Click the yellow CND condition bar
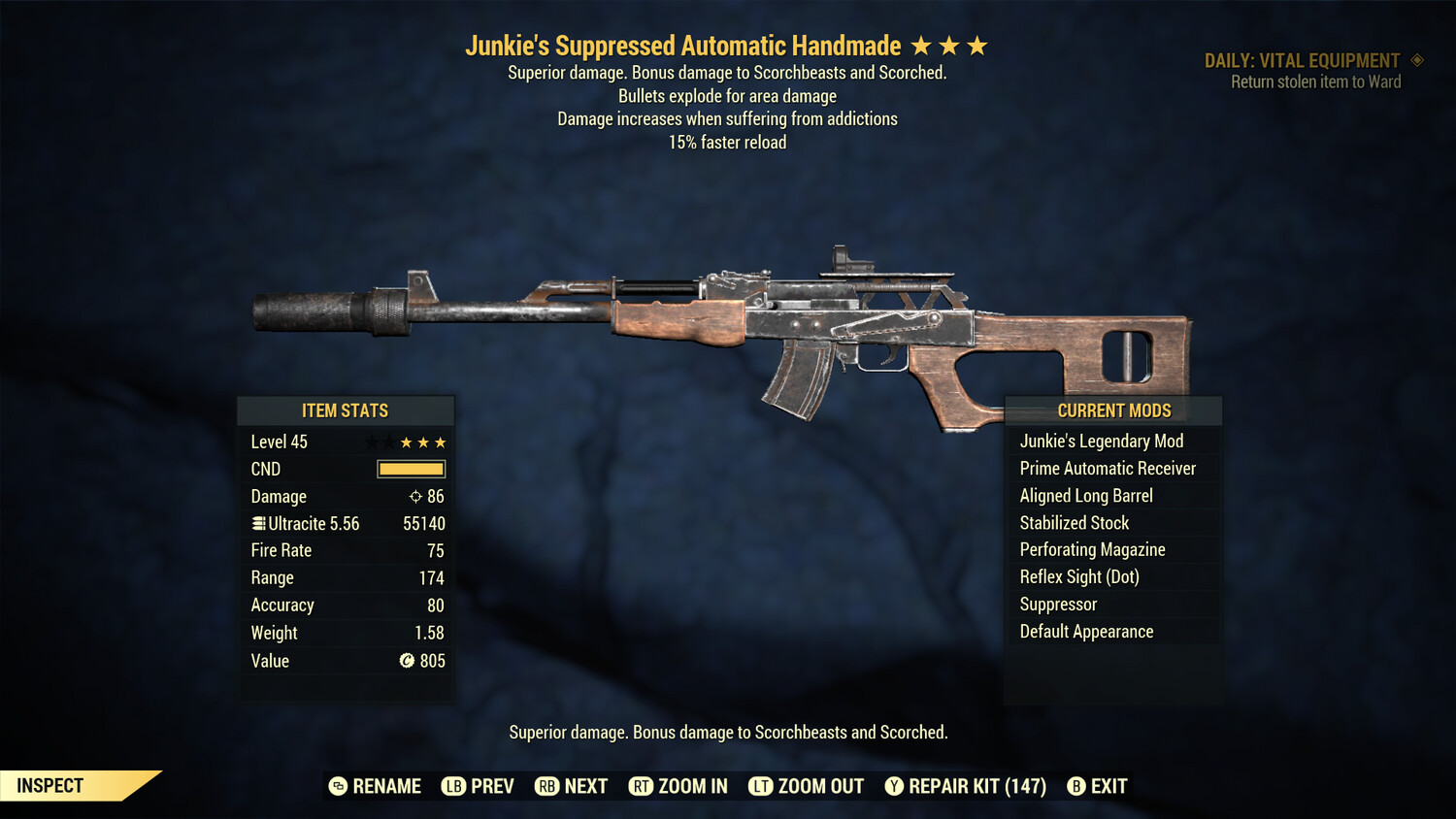Viewport: 1456px width, 819px height. pyautogui.click(x=410, y=469)
